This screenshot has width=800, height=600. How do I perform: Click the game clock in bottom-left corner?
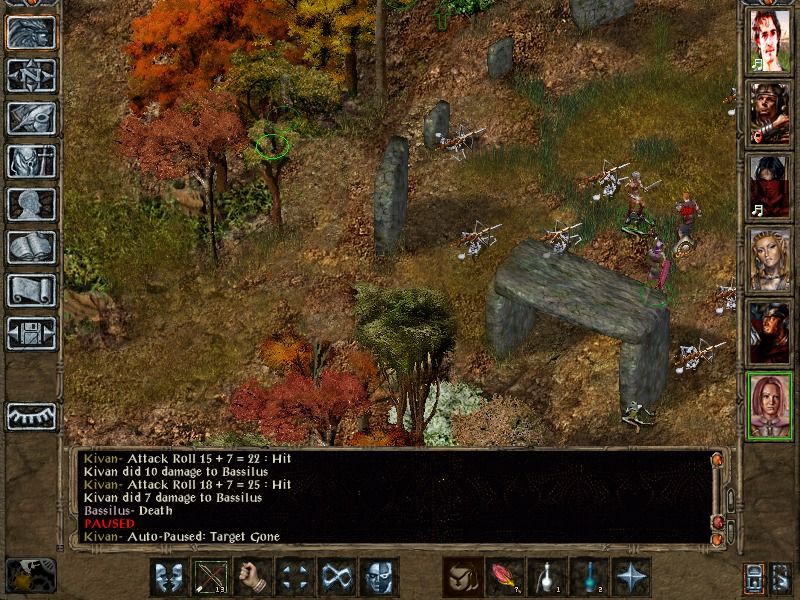[30, 574]
